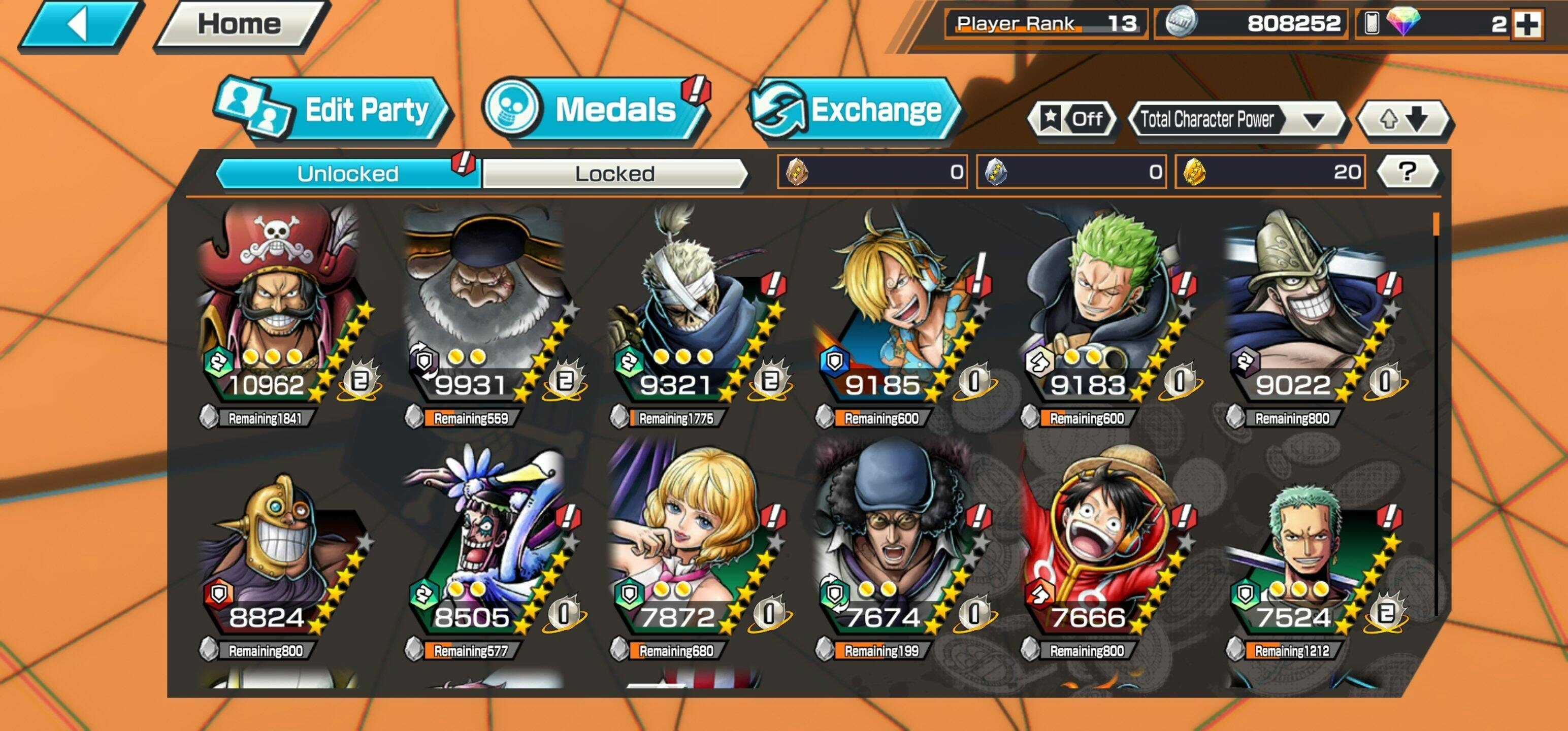
Task: Select the Unlocked tab
Action: 348,174
